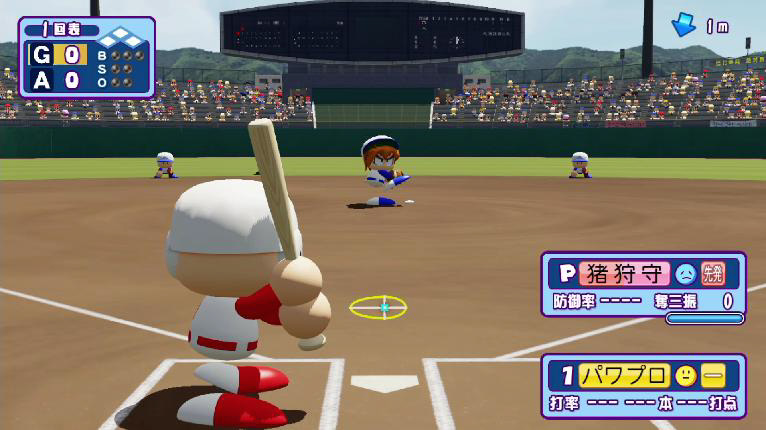Viewport: 766px width, 430px height.
Task: Click the batter's yellow condition face icon
Action: pos(685,376)
